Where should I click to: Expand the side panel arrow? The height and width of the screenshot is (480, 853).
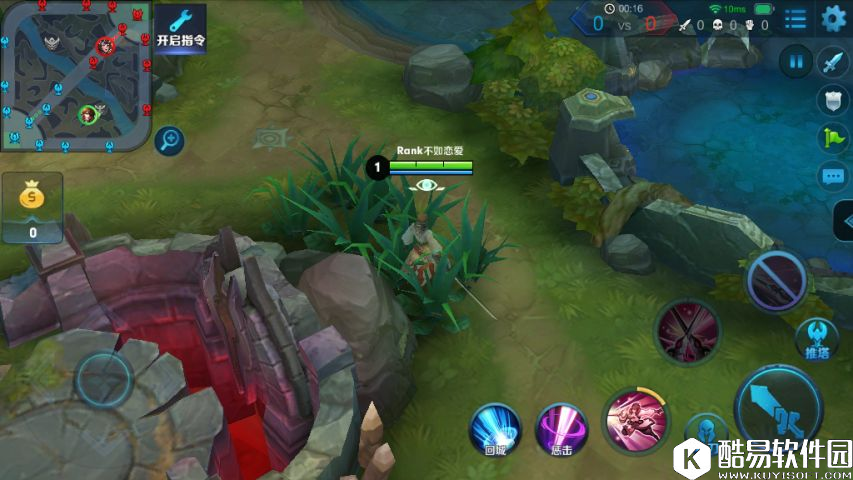pyautogui.click(x=842, y=222)
